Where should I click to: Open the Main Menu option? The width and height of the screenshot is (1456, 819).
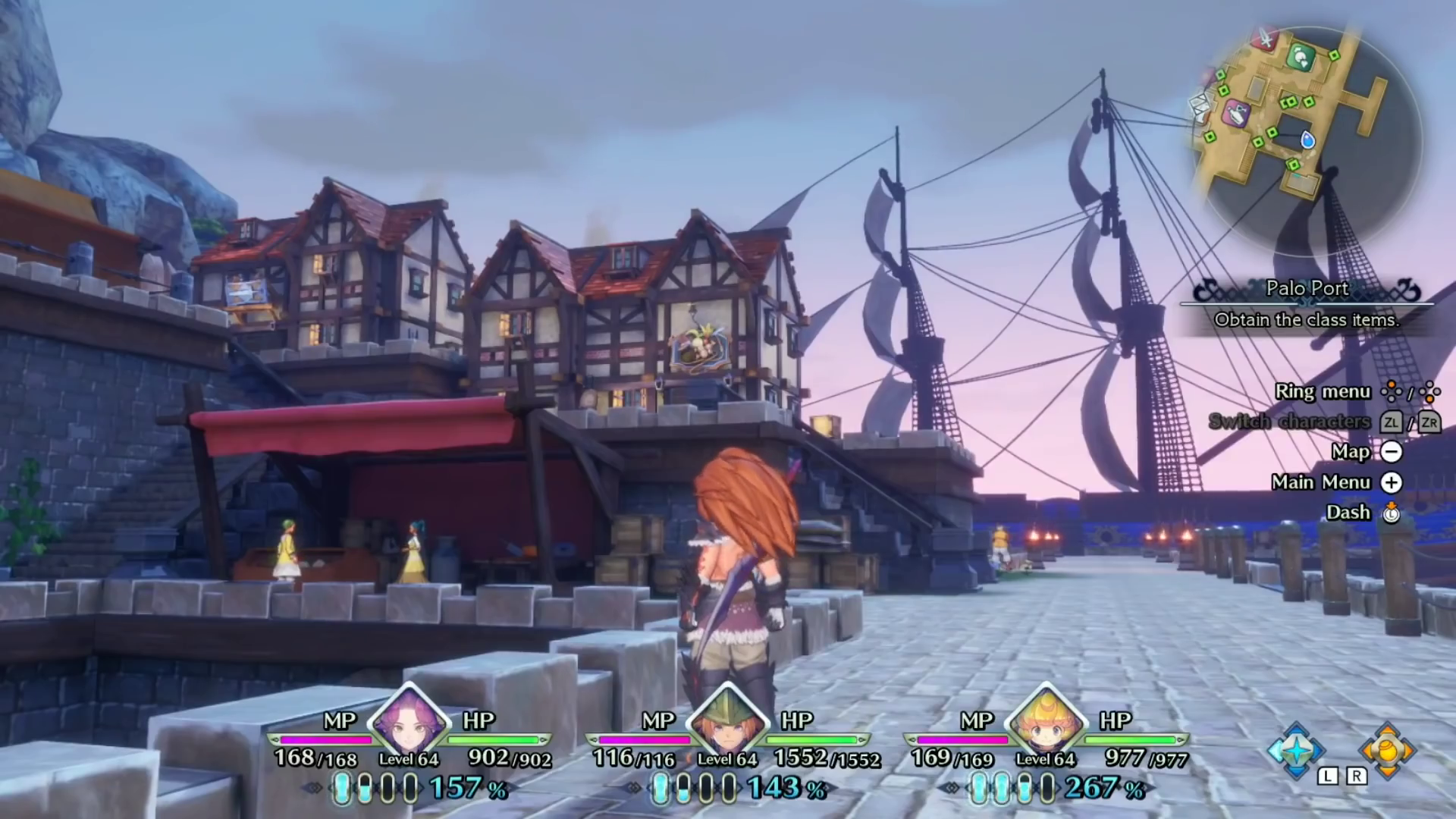click(x=1321, y=482)
